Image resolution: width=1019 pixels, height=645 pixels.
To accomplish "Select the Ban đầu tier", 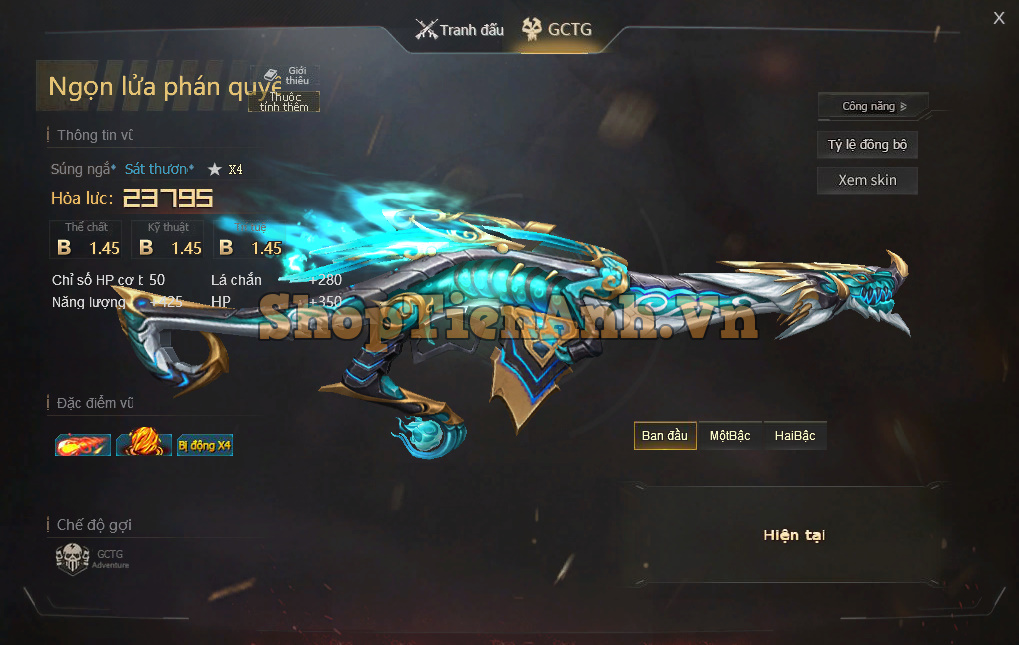I will [x=665, y=436].
